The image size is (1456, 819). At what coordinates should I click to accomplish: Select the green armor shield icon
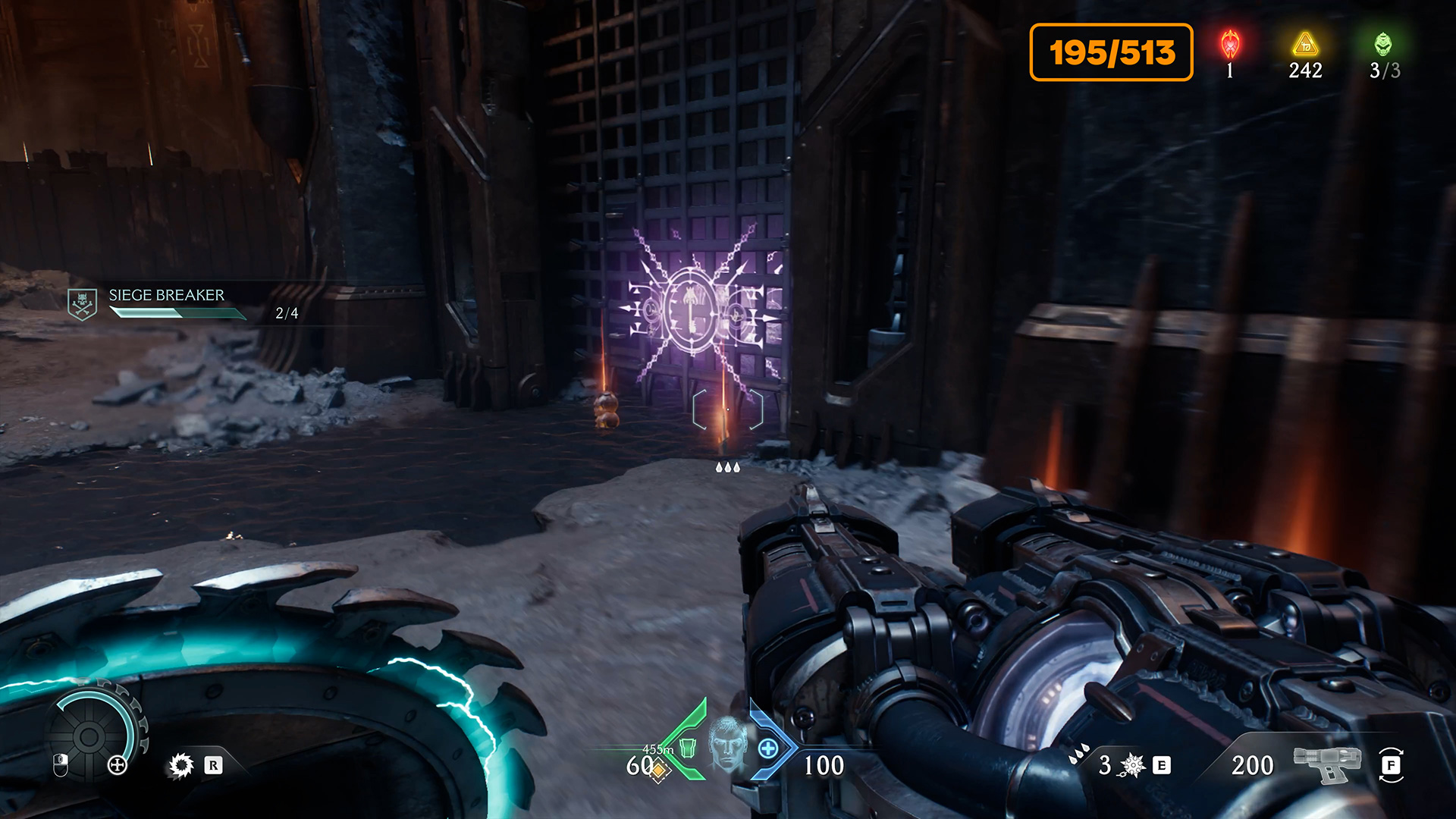click(687, 748)
